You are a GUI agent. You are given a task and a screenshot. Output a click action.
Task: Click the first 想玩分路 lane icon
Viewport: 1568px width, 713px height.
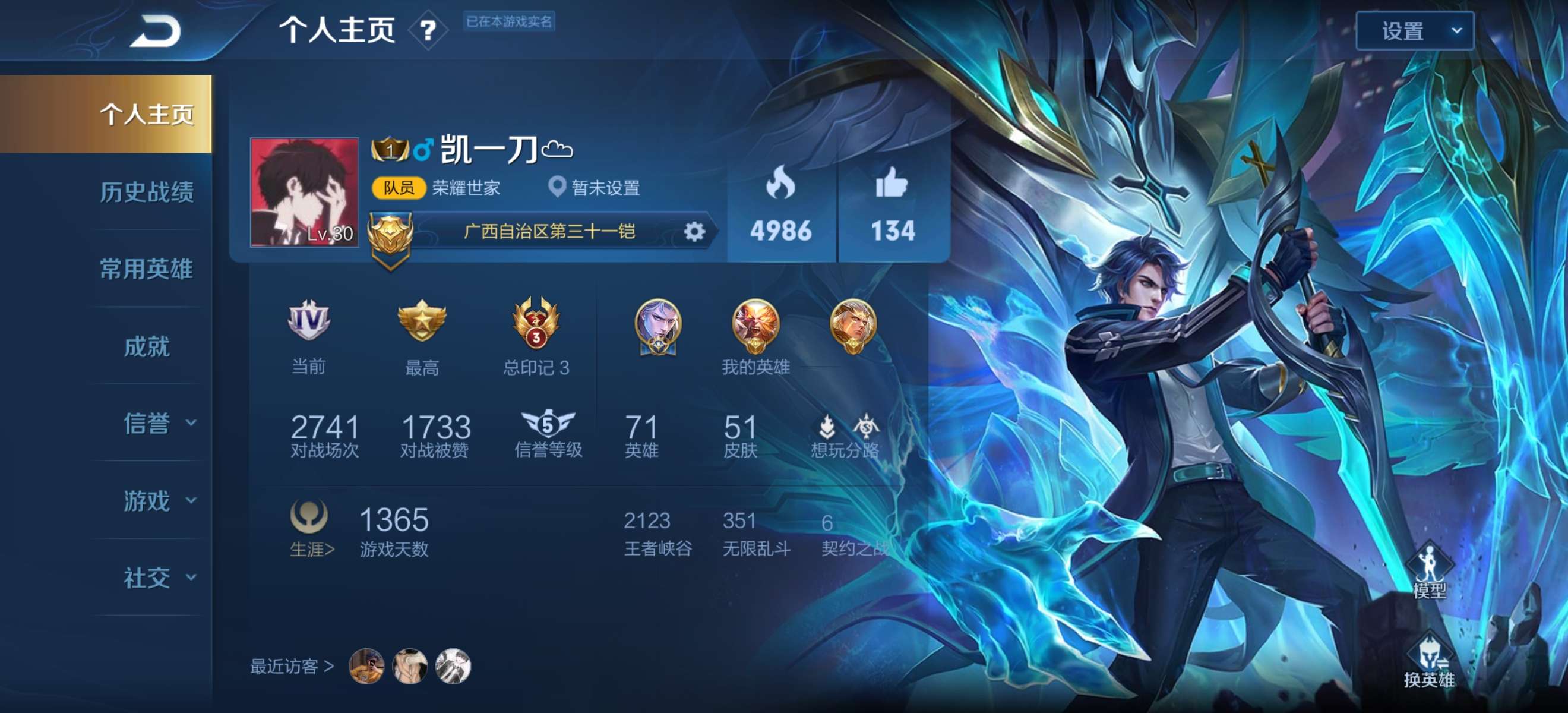[828, 426]
